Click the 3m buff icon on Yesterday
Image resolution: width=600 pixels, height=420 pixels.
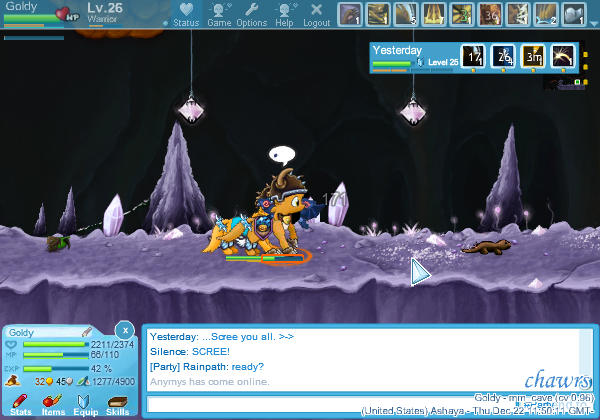pyautogui.click(x=533, y=56)
